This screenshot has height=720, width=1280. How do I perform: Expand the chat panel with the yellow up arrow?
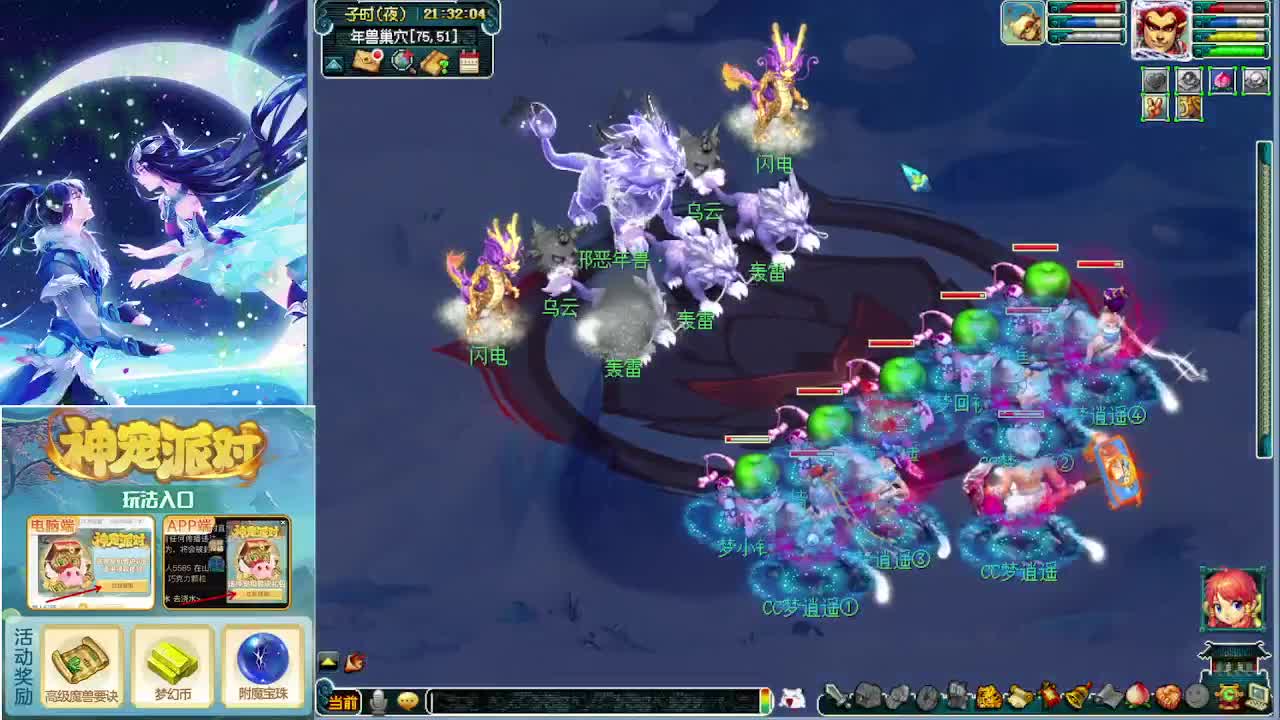(x=328, y=662)
